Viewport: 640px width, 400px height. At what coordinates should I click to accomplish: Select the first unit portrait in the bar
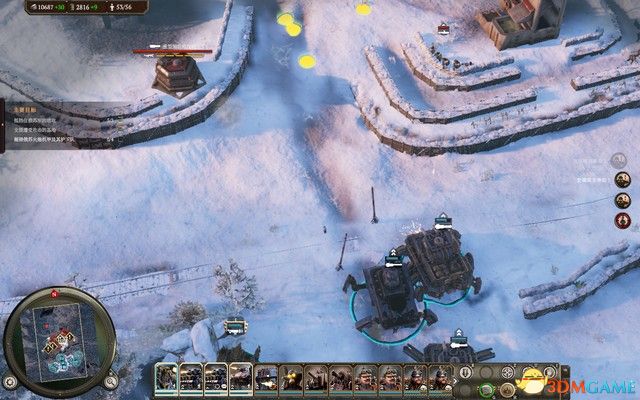(x=166, y=378)
